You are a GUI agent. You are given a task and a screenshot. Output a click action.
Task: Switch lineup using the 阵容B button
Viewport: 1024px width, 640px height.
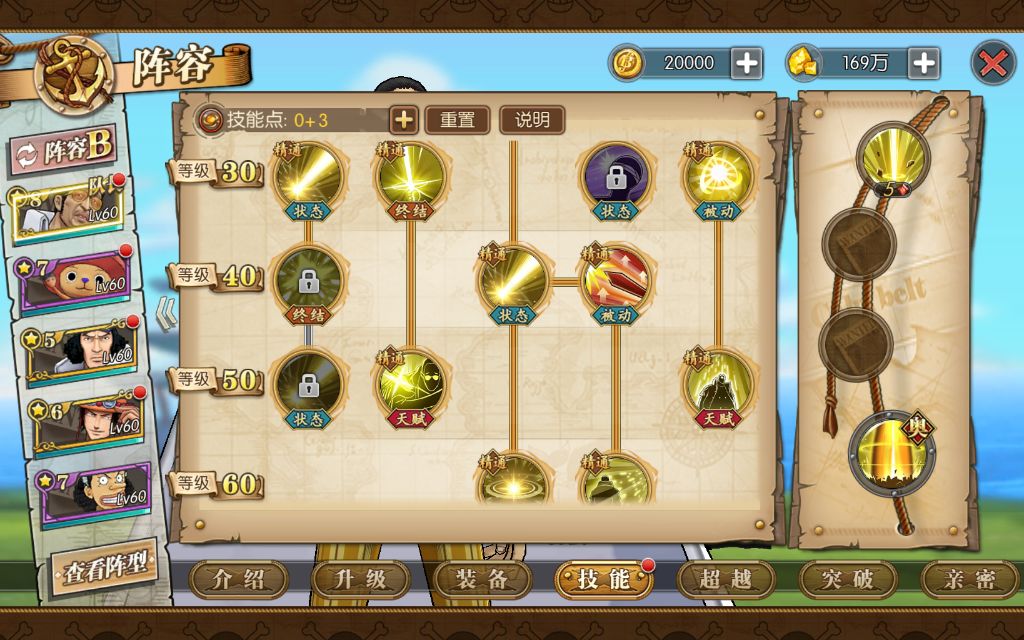62,150
